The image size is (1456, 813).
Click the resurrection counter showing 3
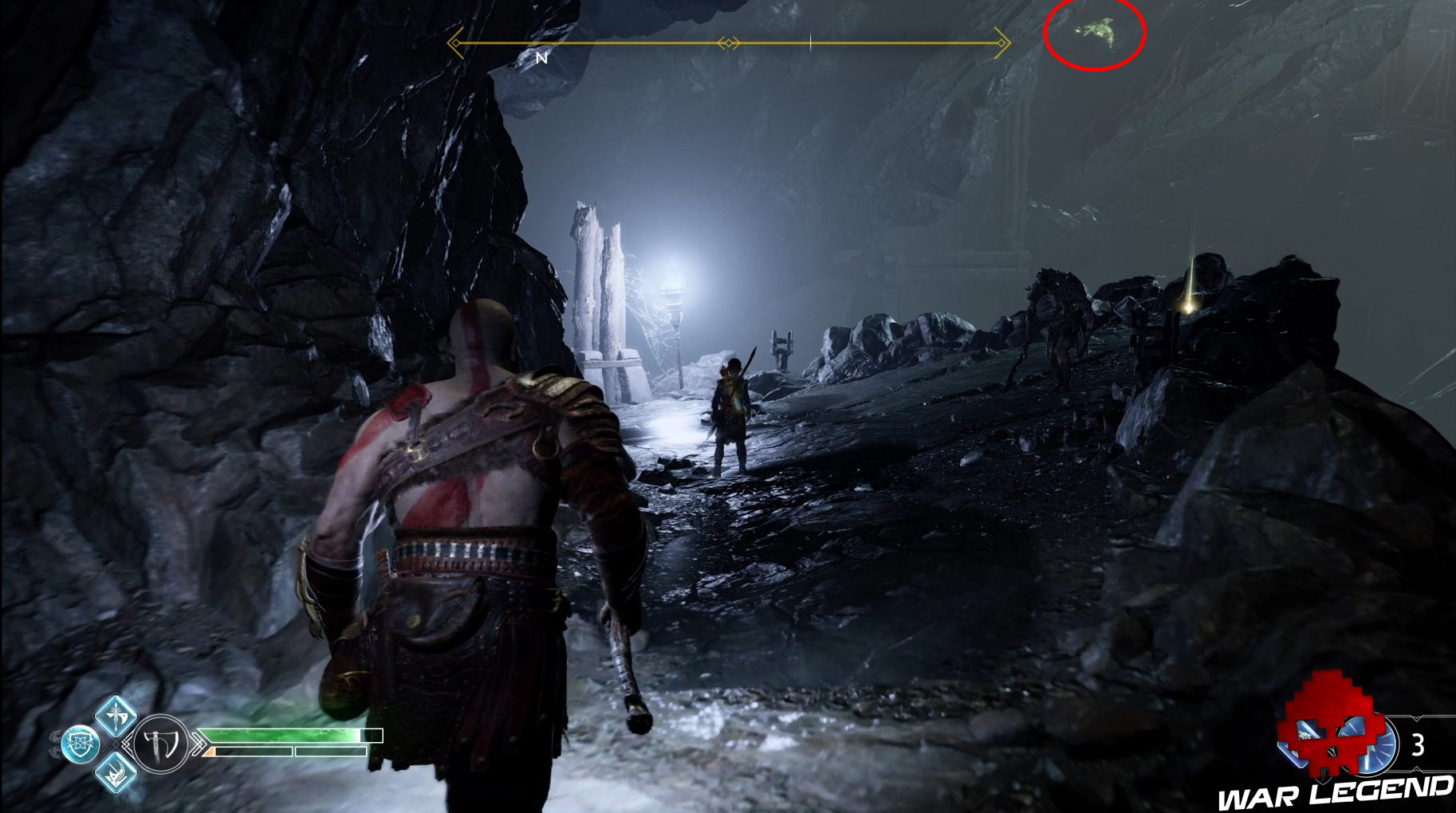pyautogui.click(x=1417, y=743)
